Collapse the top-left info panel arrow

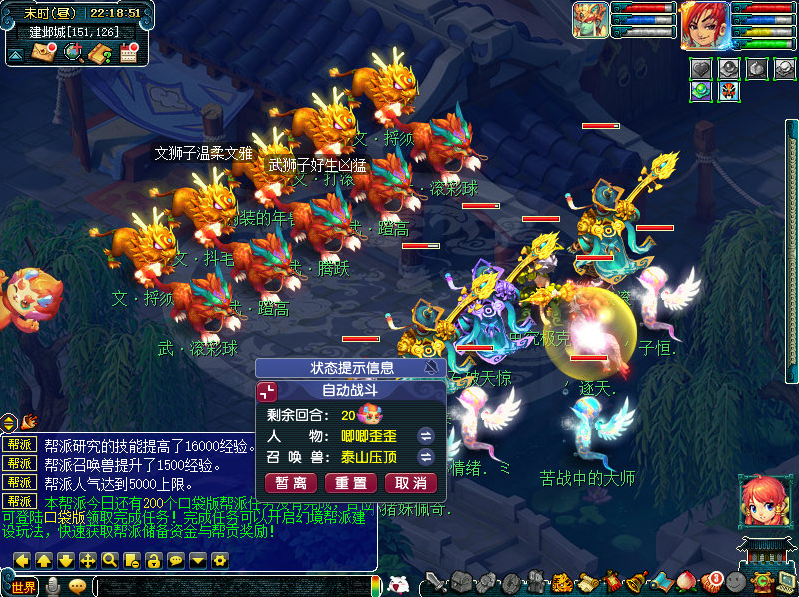pos(16,54)
